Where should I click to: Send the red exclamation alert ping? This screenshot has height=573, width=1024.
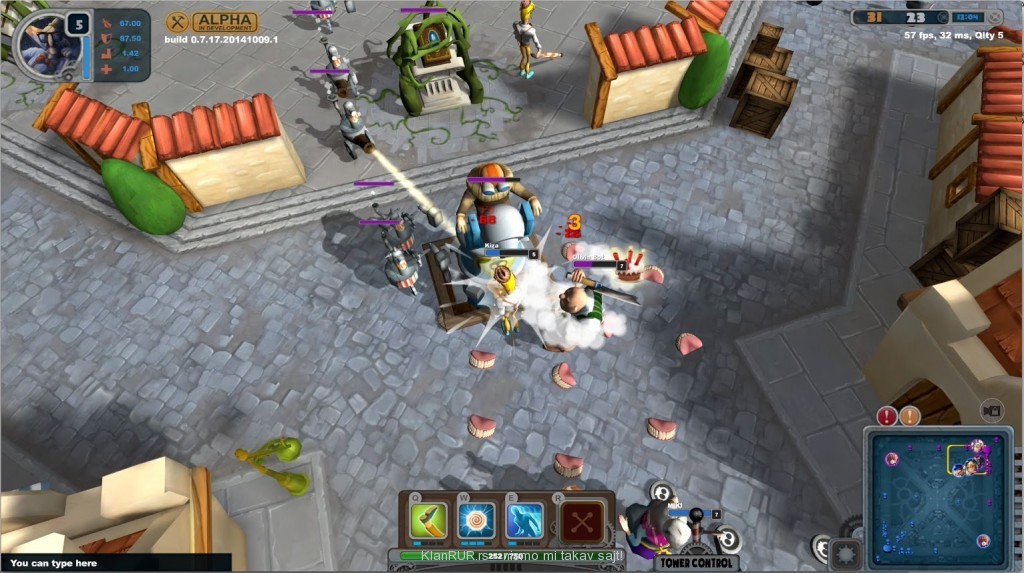pos(887,416)
